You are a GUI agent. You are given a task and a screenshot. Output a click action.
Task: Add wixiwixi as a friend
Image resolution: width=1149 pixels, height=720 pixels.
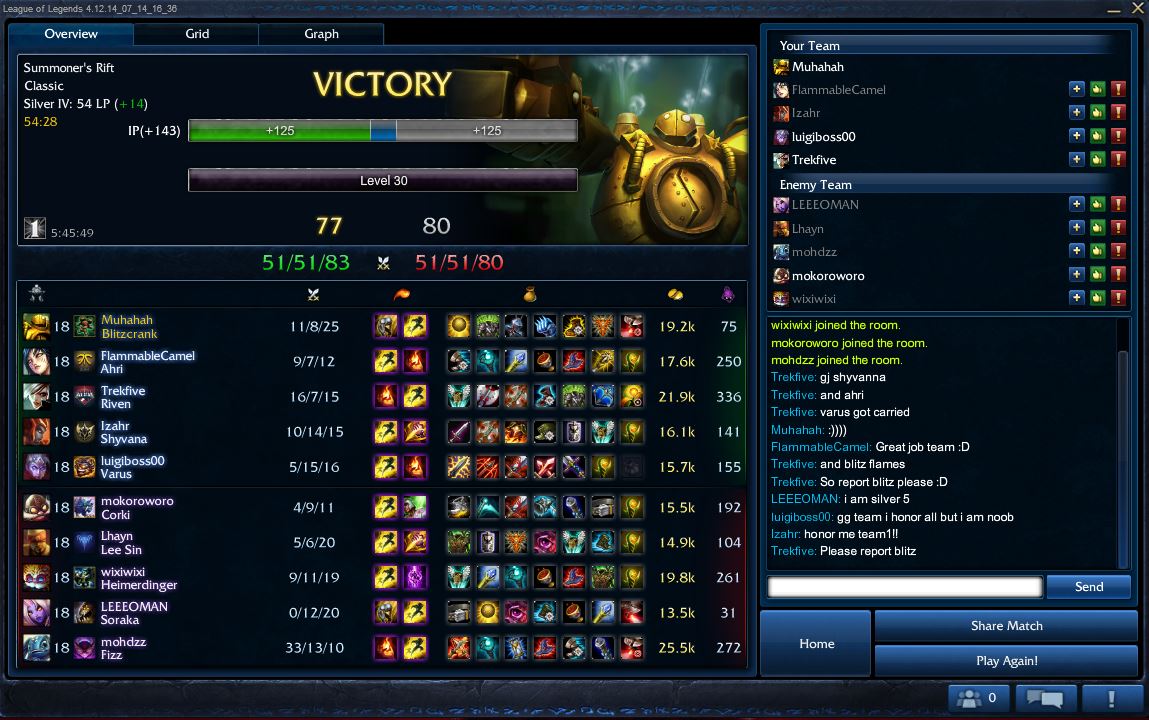click(x=1076, y=298)
